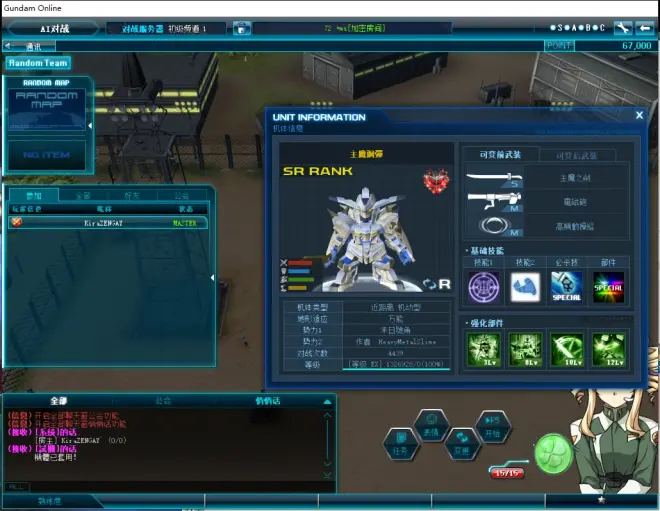Screen dimensions: 660x511
Task: Click the Random Team button
Action: (x=37, y=62)
